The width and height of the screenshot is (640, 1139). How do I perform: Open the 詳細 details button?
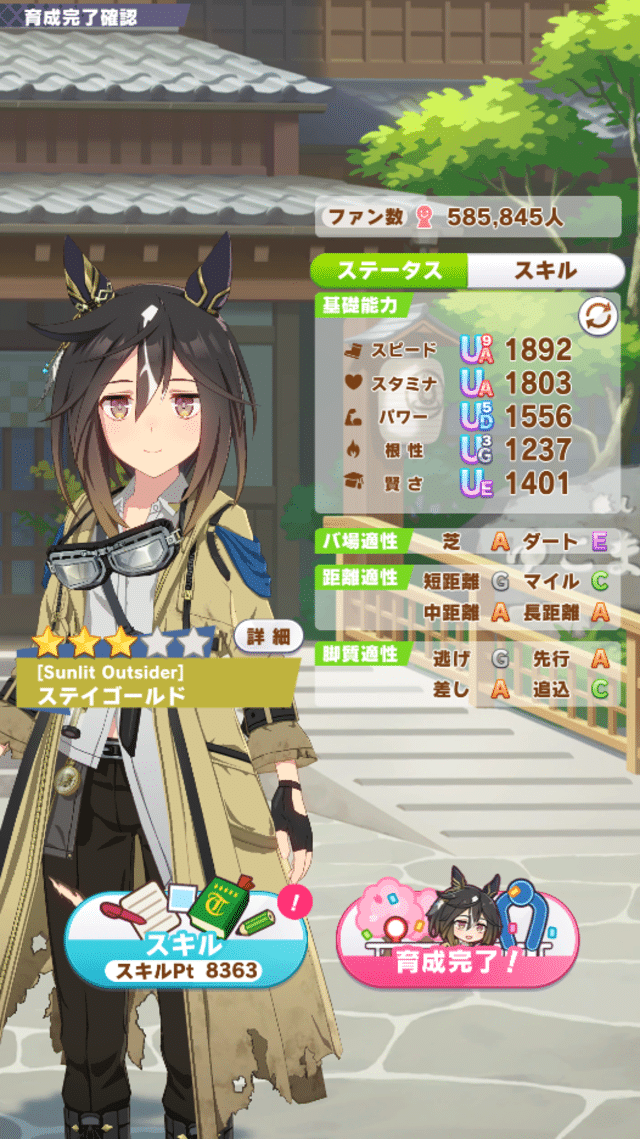click(269, 636)
